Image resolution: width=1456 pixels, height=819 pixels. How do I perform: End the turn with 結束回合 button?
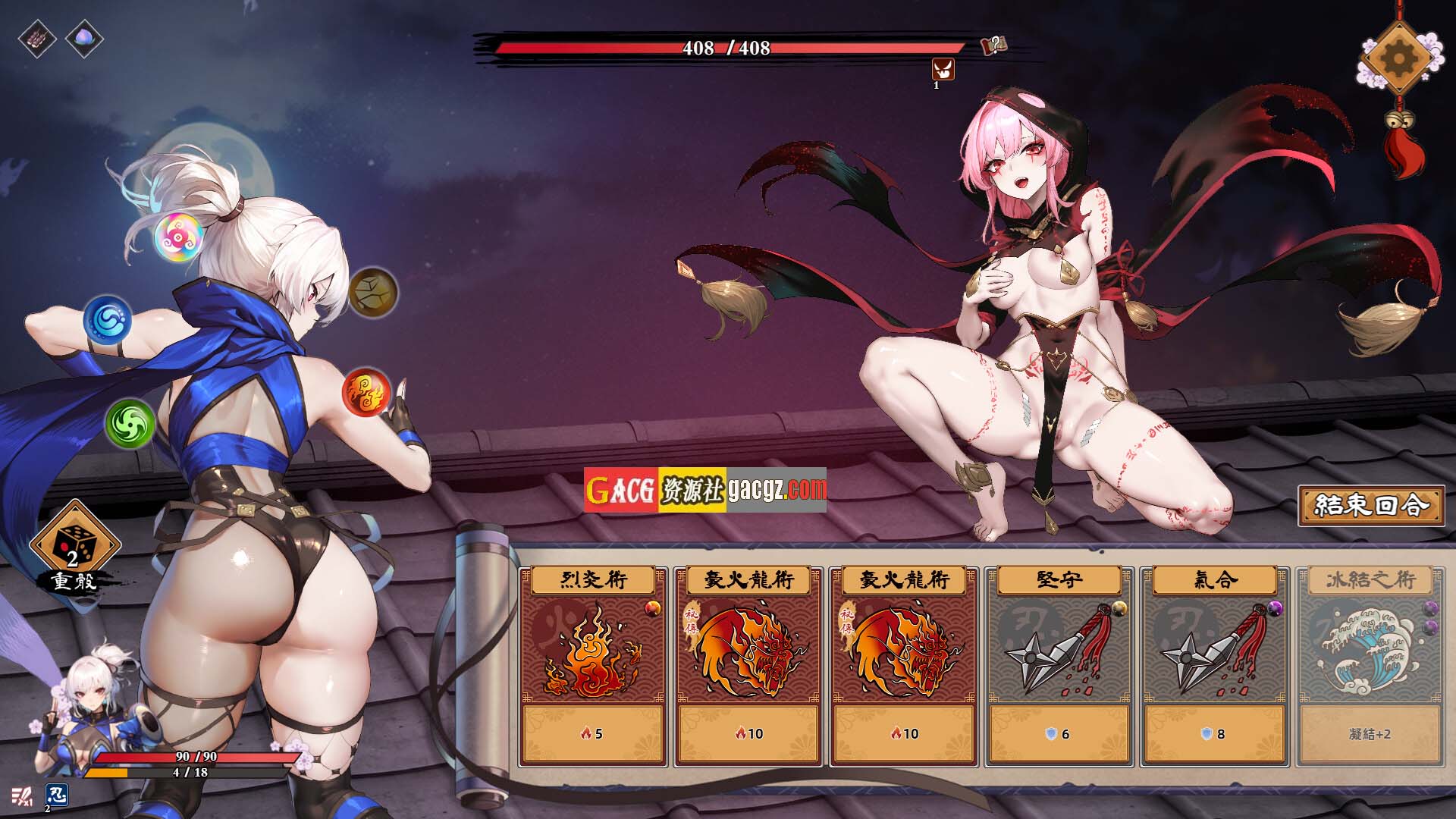1371,506
